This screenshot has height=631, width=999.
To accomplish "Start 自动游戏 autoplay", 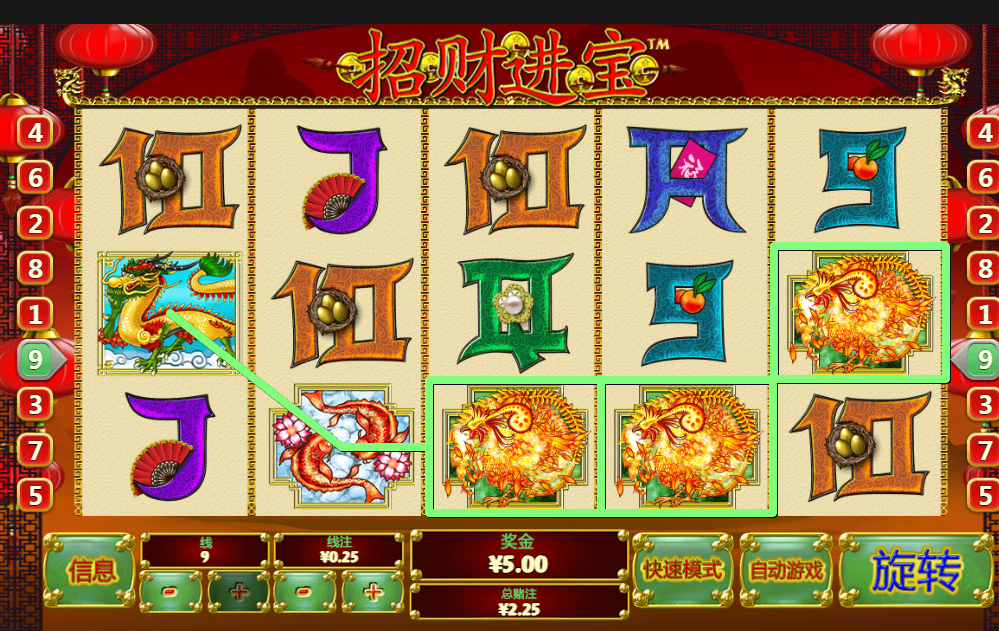I will (786, 570).
